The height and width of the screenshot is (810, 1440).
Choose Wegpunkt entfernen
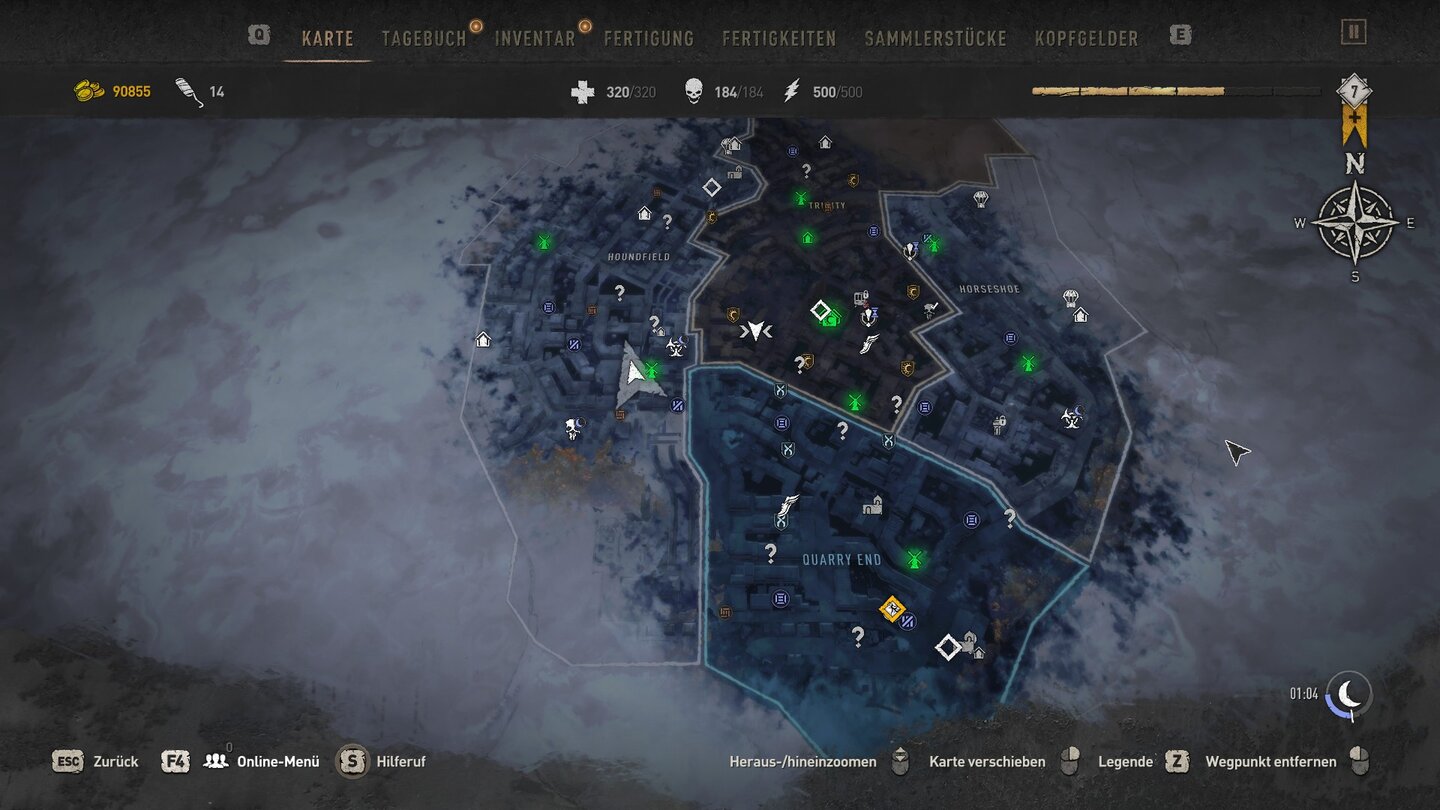[x=1270, y=762]
